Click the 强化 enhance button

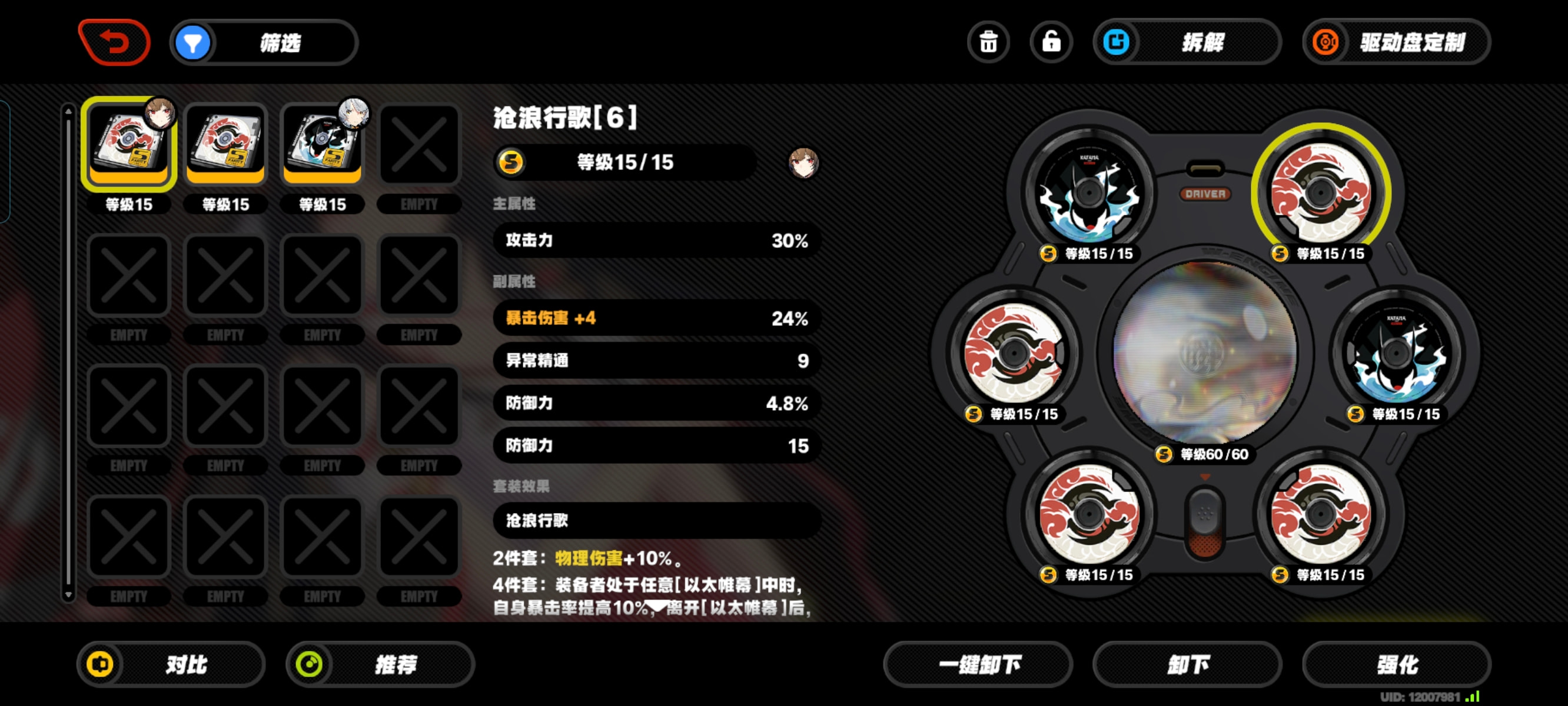[1396, 664]
